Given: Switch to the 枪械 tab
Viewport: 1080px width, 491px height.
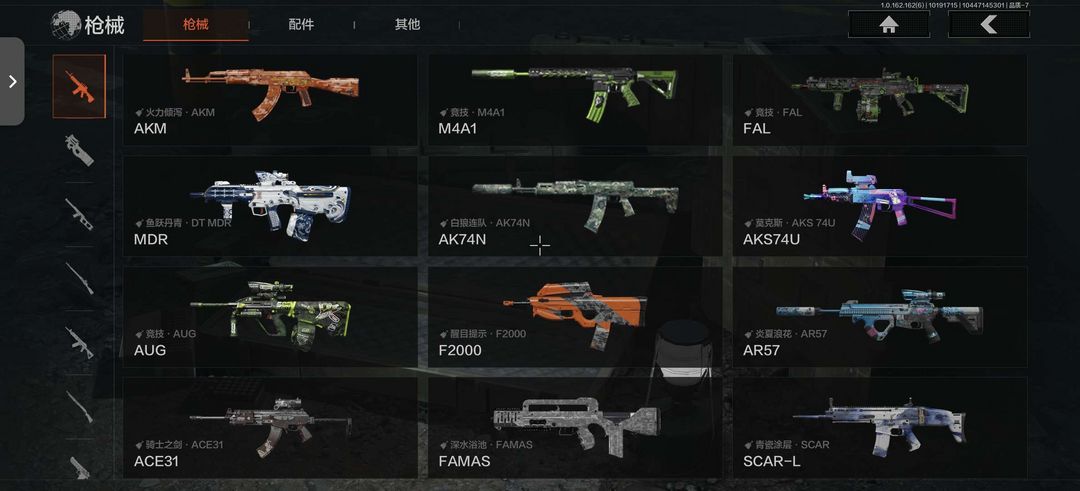Looking at the screenshot, I should coord(195,25).
